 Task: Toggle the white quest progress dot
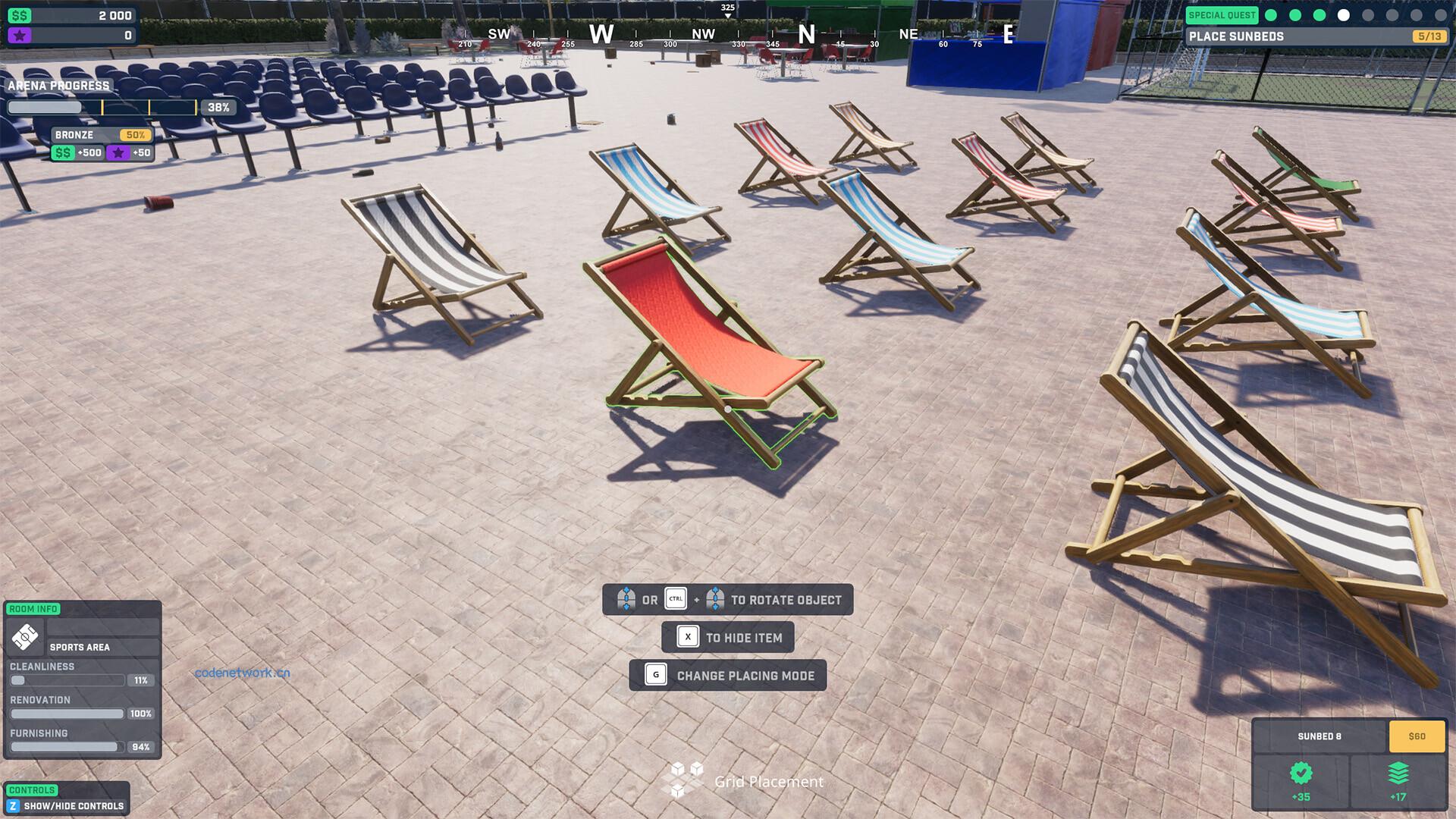(x=1344, y=14)
